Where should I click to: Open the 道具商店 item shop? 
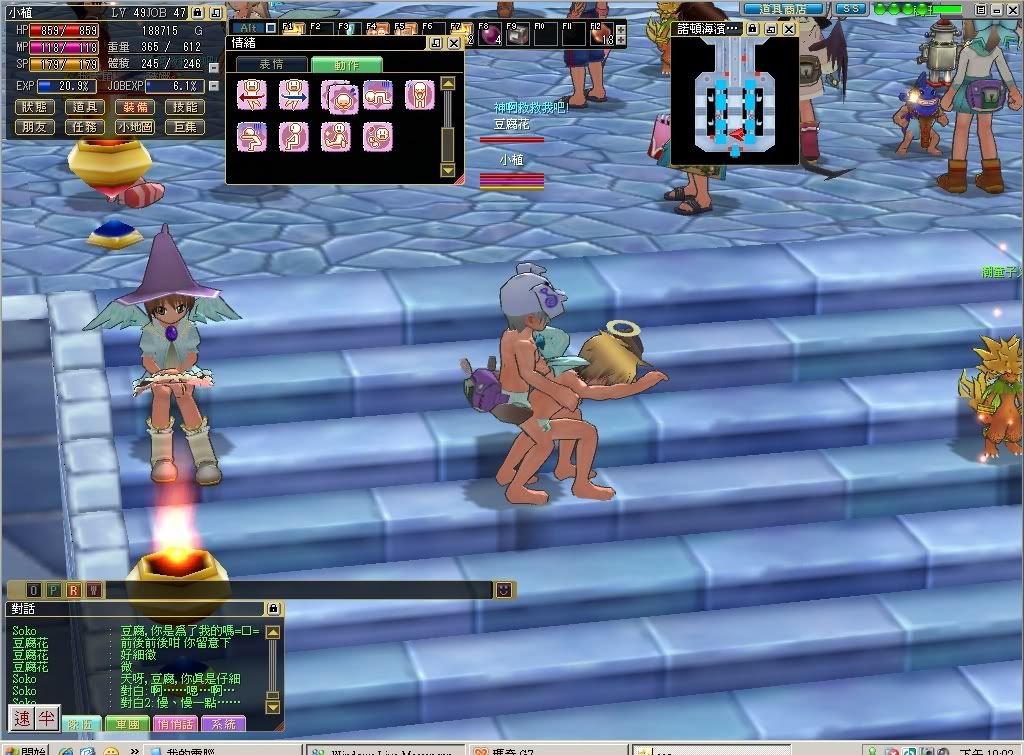pyautogui.click(x=784, y=8)
